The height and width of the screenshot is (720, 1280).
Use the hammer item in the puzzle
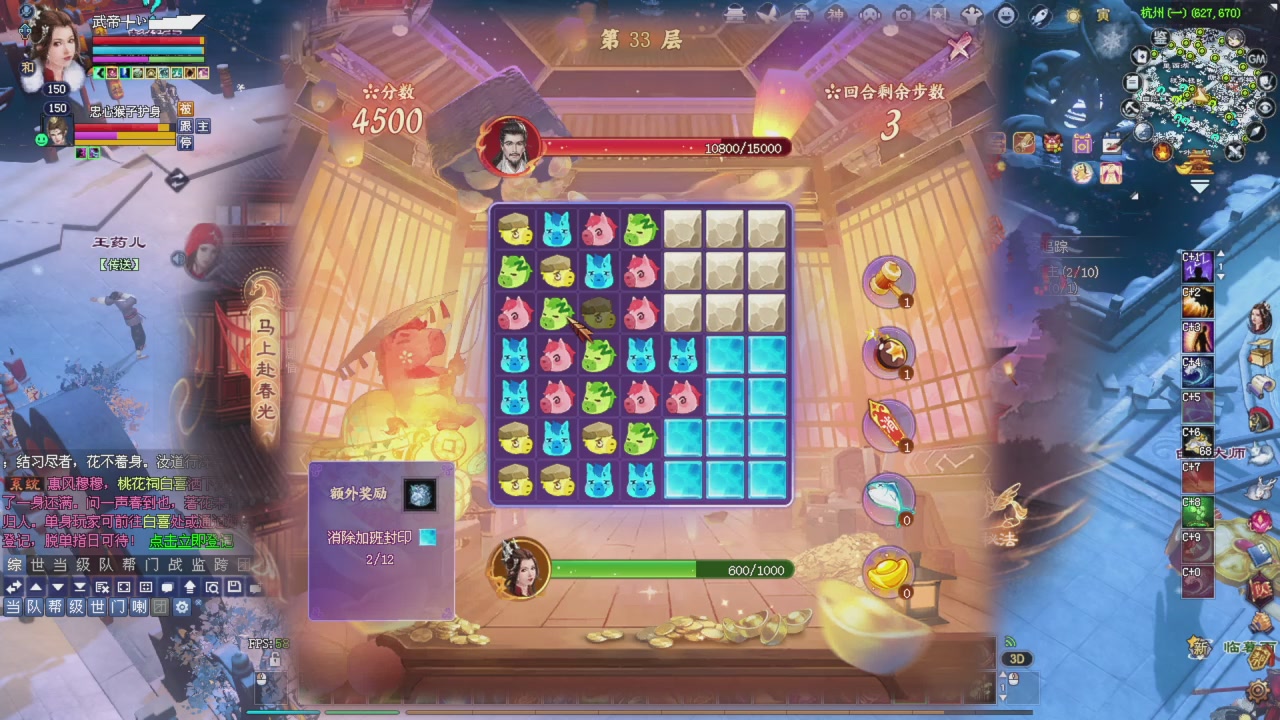point(890,282)
